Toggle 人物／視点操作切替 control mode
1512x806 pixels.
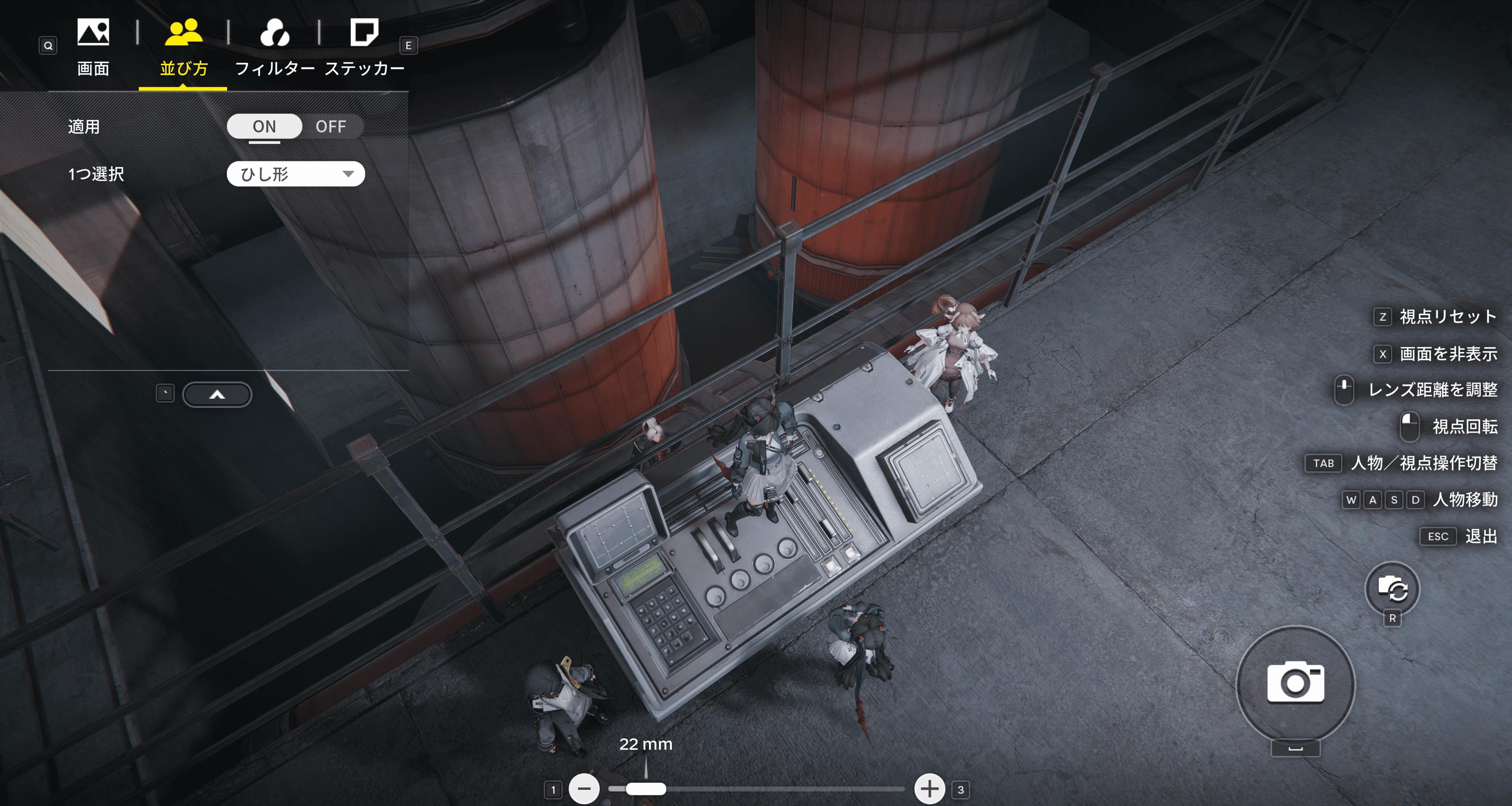tap(1423, 463)
